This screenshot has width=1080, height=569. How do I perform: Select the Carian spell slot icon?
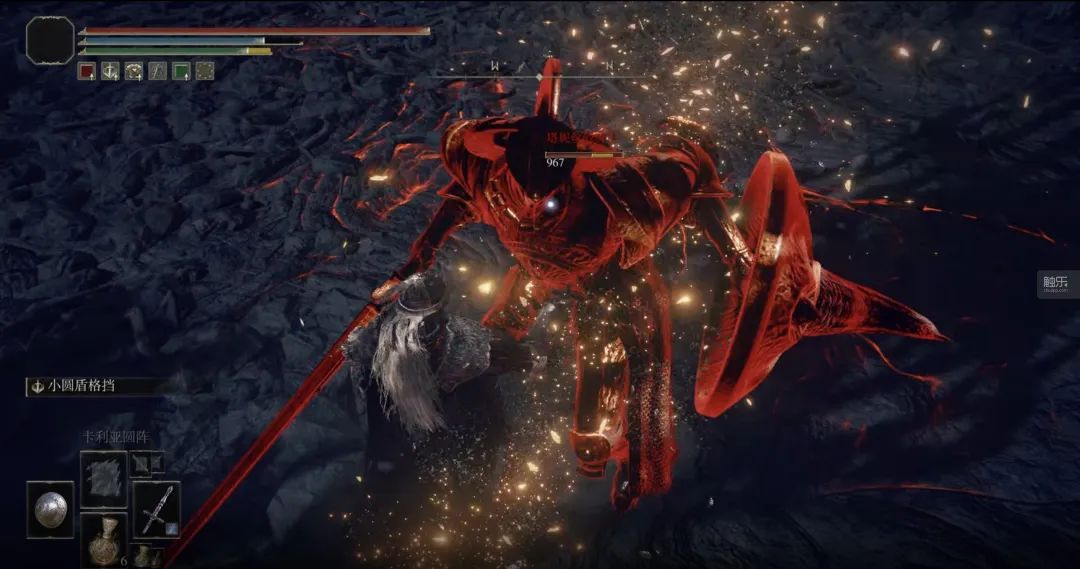(104, 476)
